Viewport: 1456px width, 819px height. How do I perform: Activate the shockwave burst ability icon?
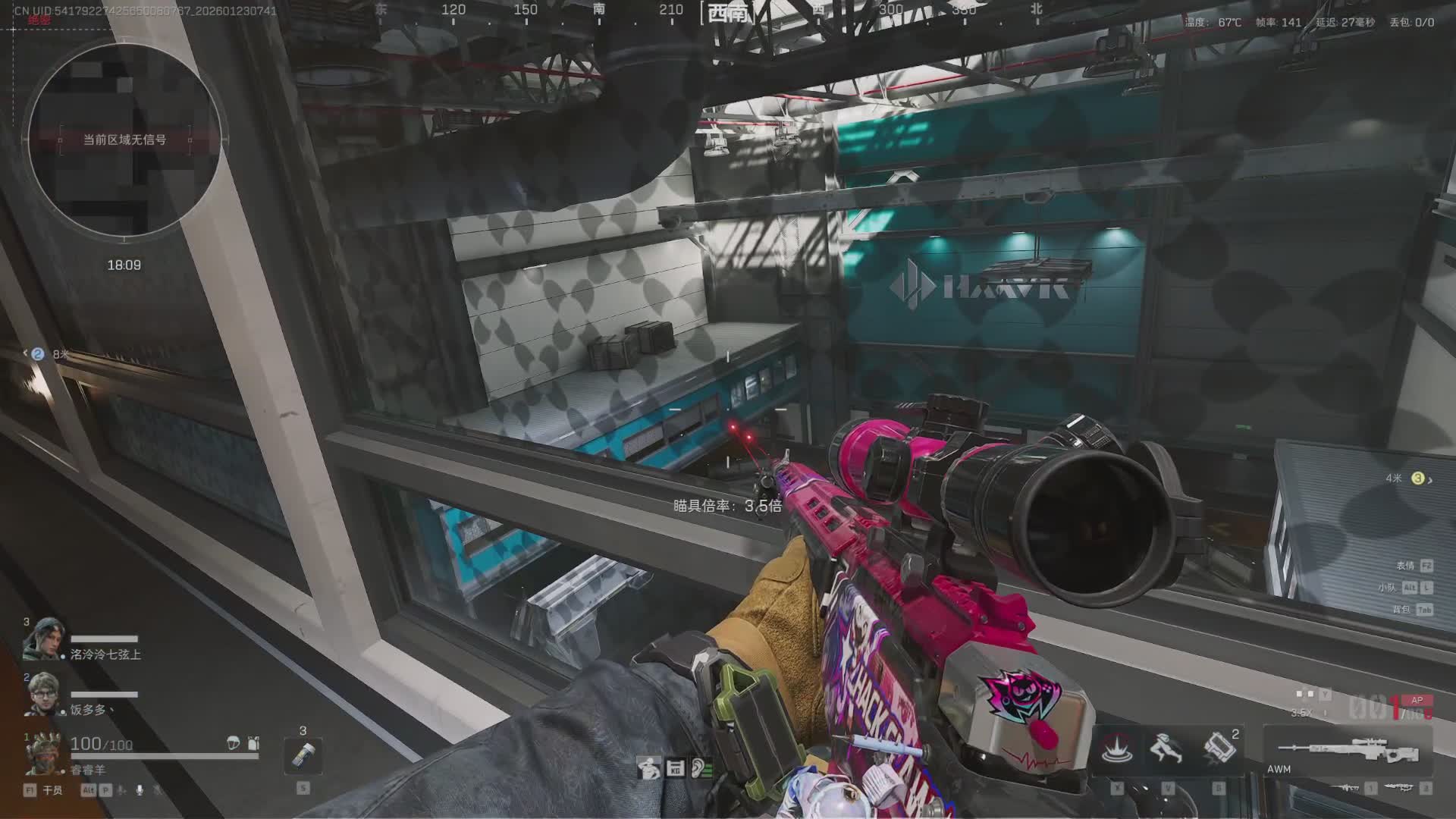1116,749
